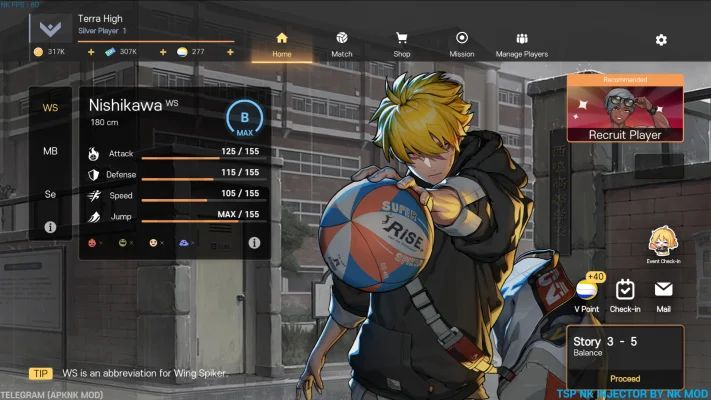Open the Mail inbox
The height and width of the screenshot is (400, 711).
click(x=663, y=294)
